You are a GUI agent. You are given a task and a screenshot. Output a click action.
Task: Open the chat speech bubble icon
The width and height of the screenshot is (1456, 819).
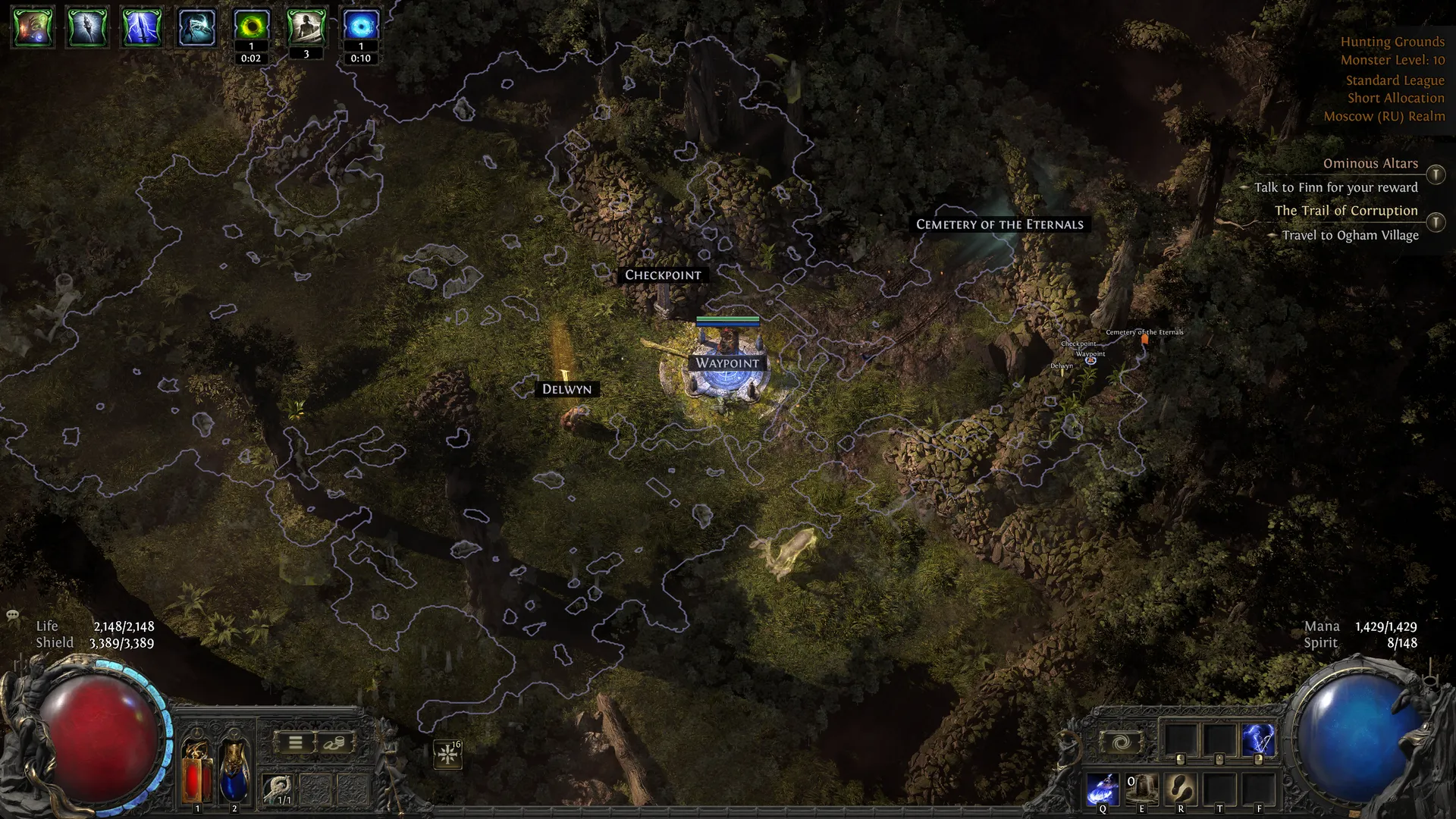click(x=13, y=614)
